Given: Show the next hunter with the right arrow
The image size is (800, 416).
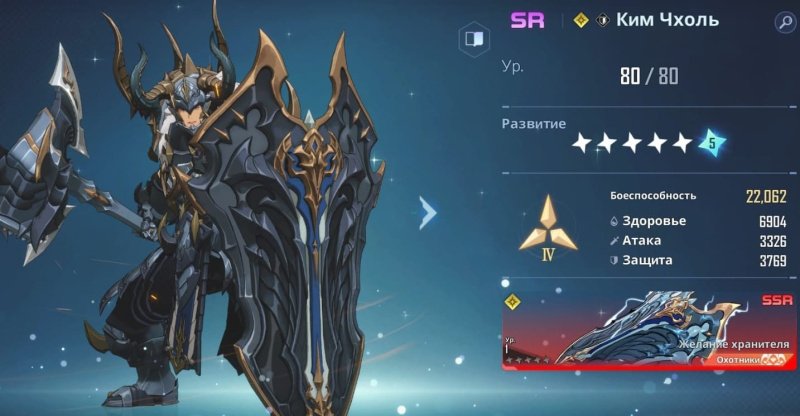Looking at the screenshot, I should coord(428,211).
